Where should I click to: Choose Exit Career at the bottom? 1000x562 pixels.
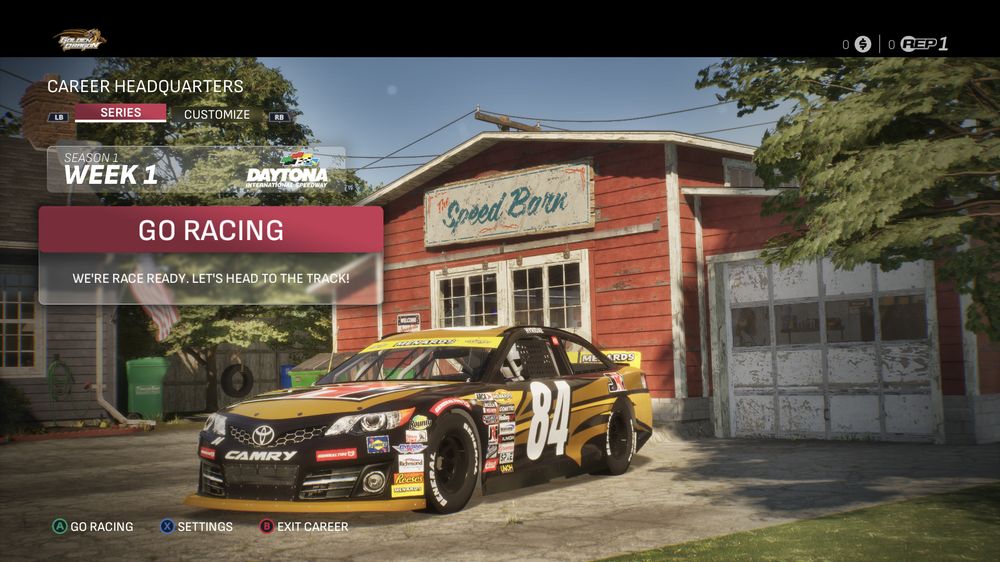[304, 526]
